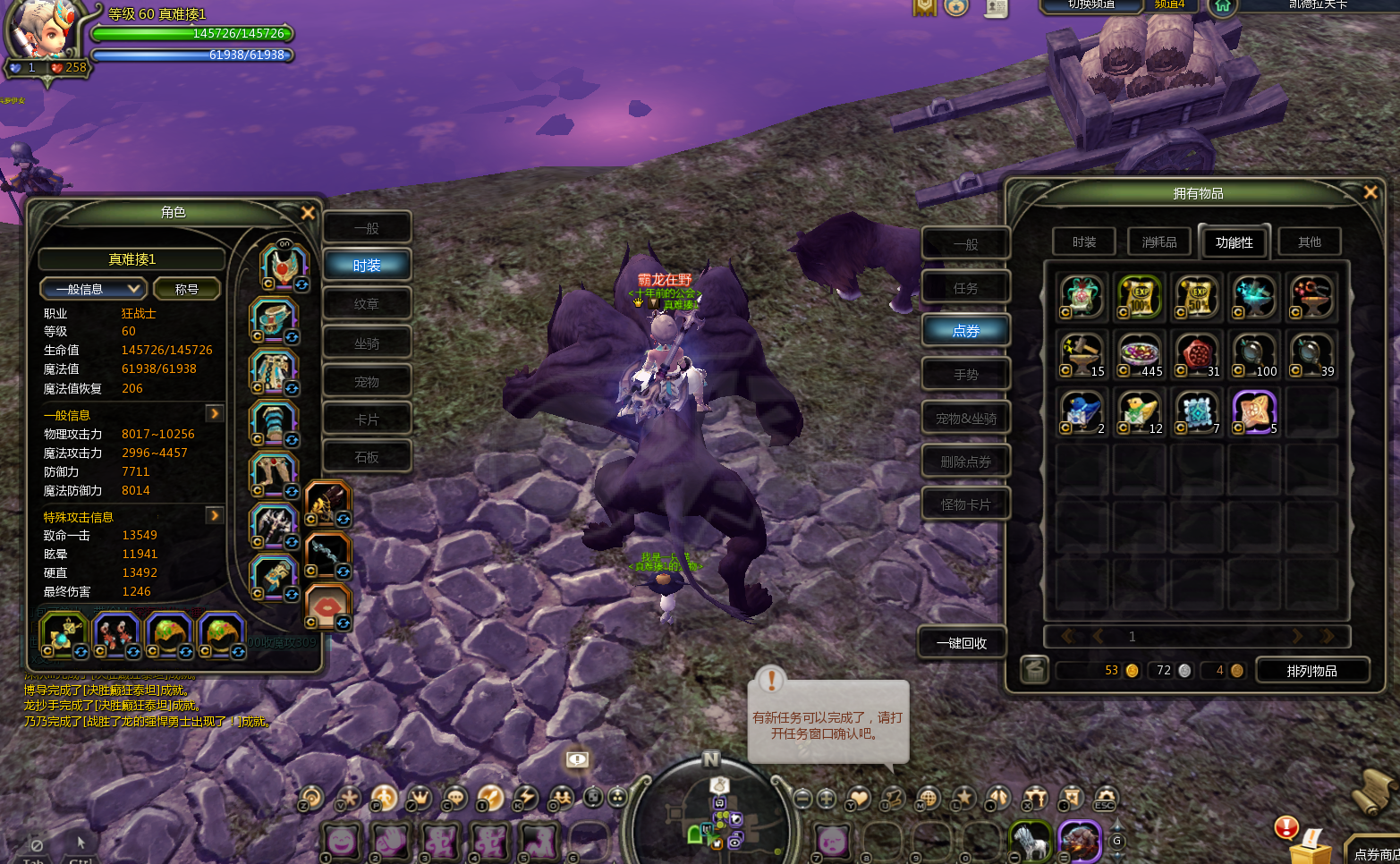Image resolution: width=1400 pixels, height=864 pixels.
Task: Select the EXP 100% scroll item
Action: [x=1140, y=297]
